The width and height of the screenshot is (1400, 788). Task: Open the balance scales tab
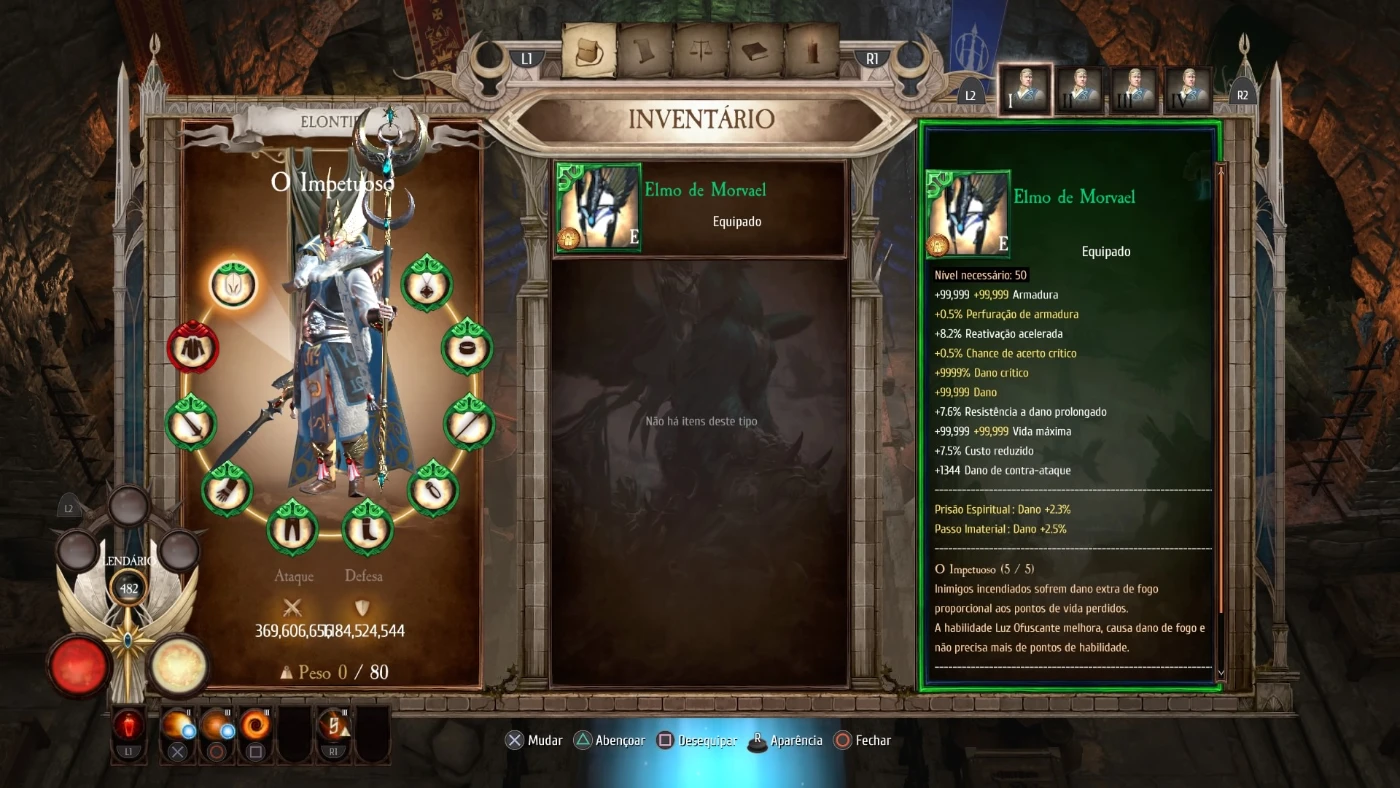click(x=700, y=51)
